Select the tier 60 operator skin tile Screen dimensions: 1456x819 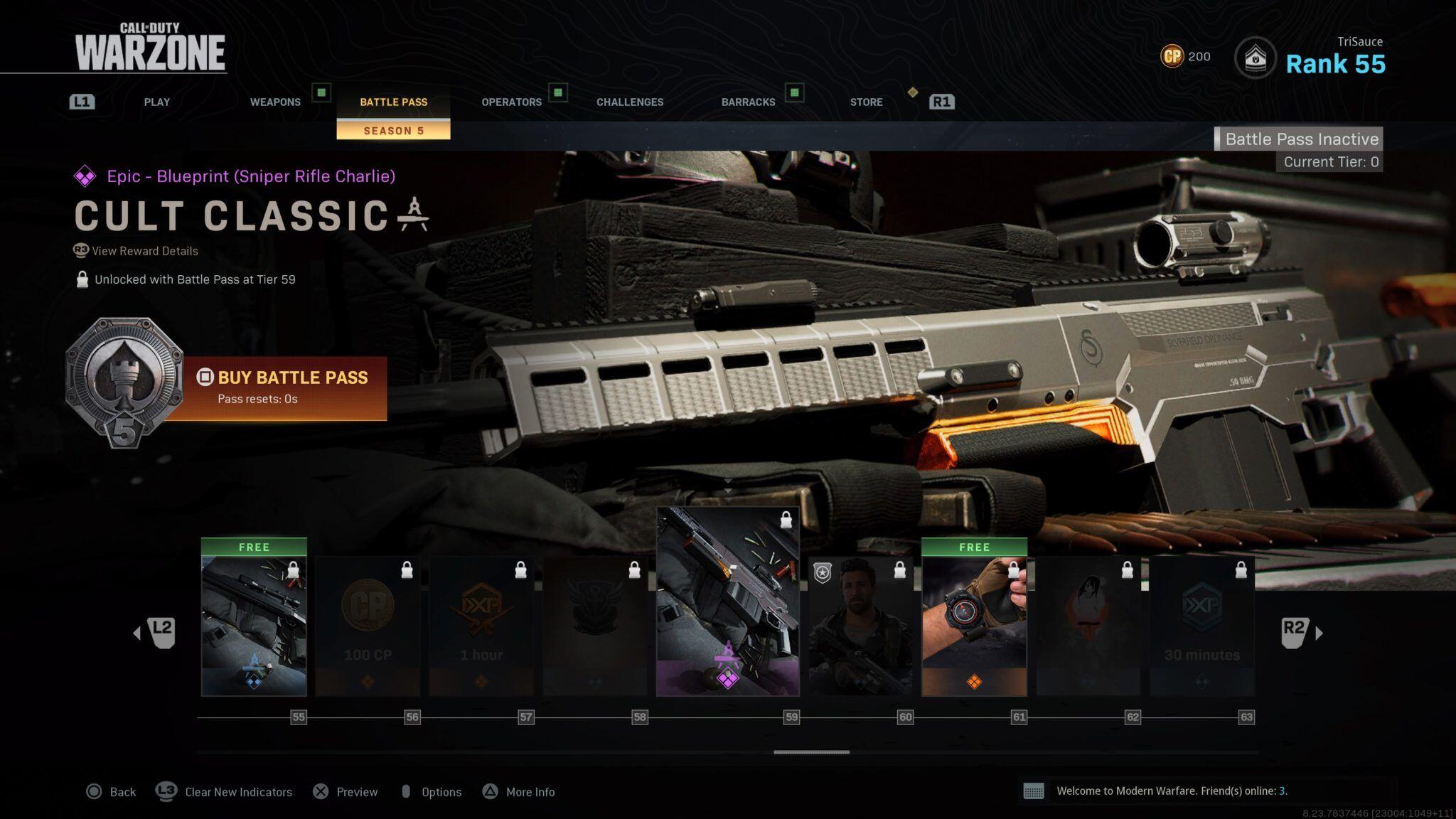point(860,625)
